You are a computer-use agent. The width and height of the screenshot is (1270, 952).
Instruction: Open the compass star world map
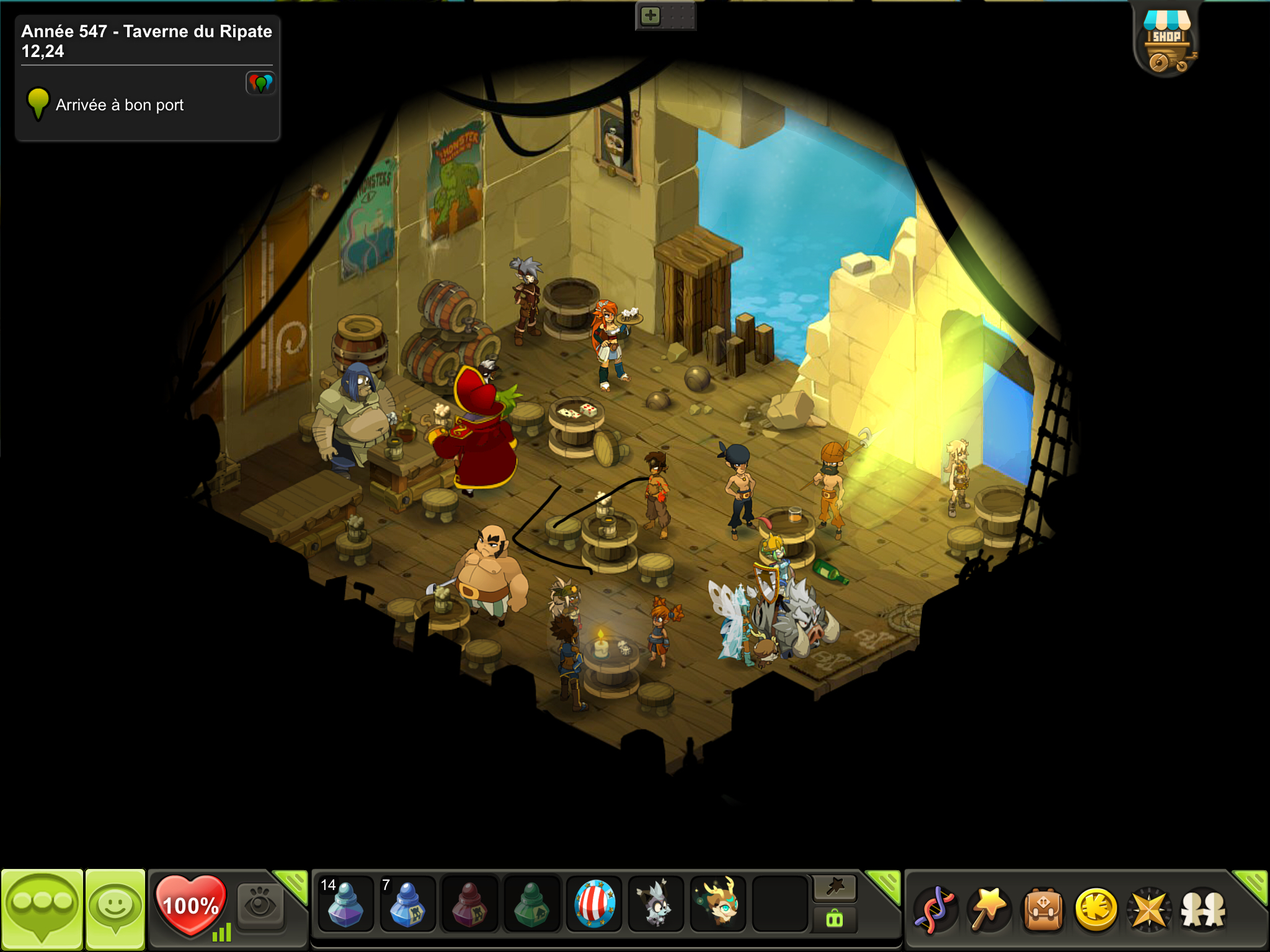coord(1149,910)
